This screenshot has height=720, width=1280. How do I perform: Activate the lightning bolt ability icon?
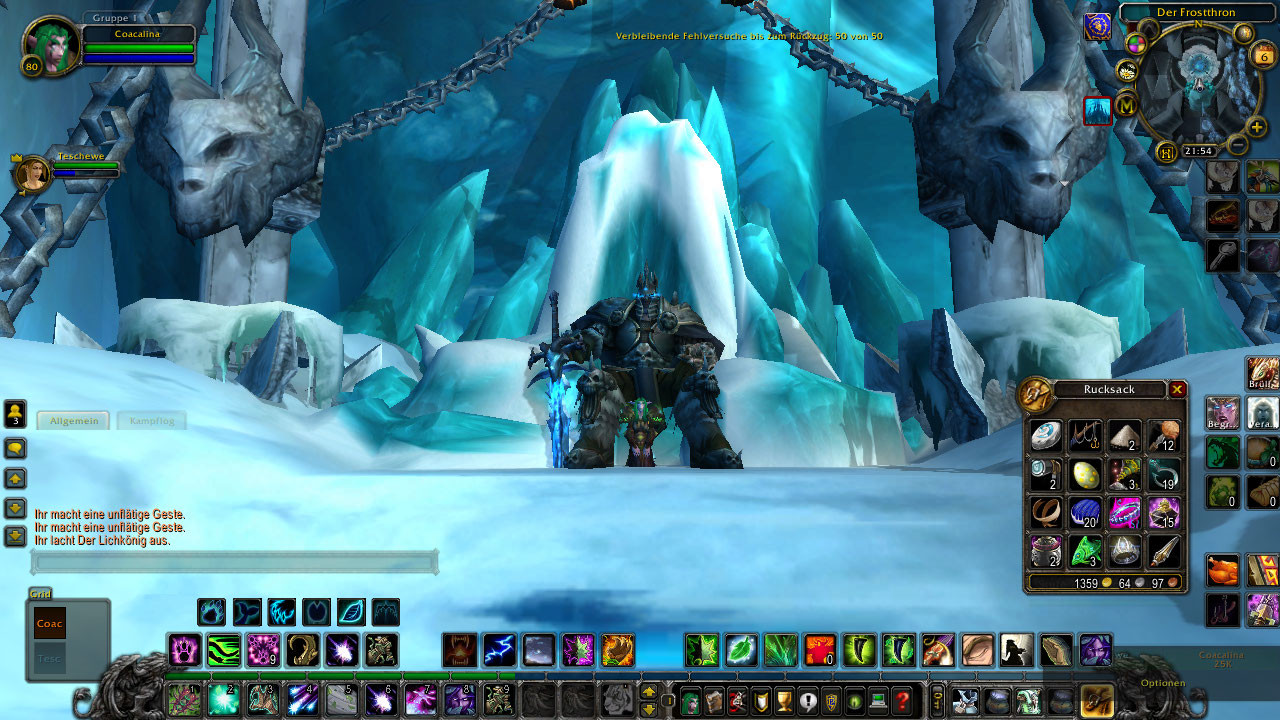point(500,650)
